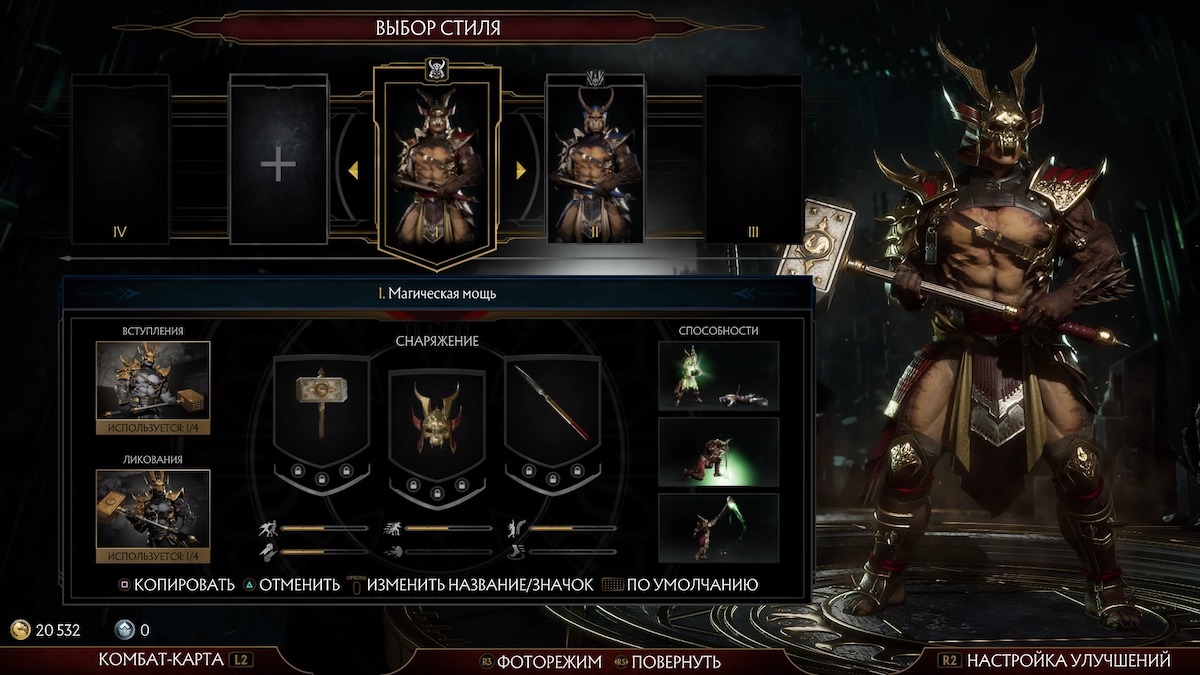Viewport: 1200px width, 675px height.
Task: Click the right yellow arrow beside the style card
Action: [520, 171]
